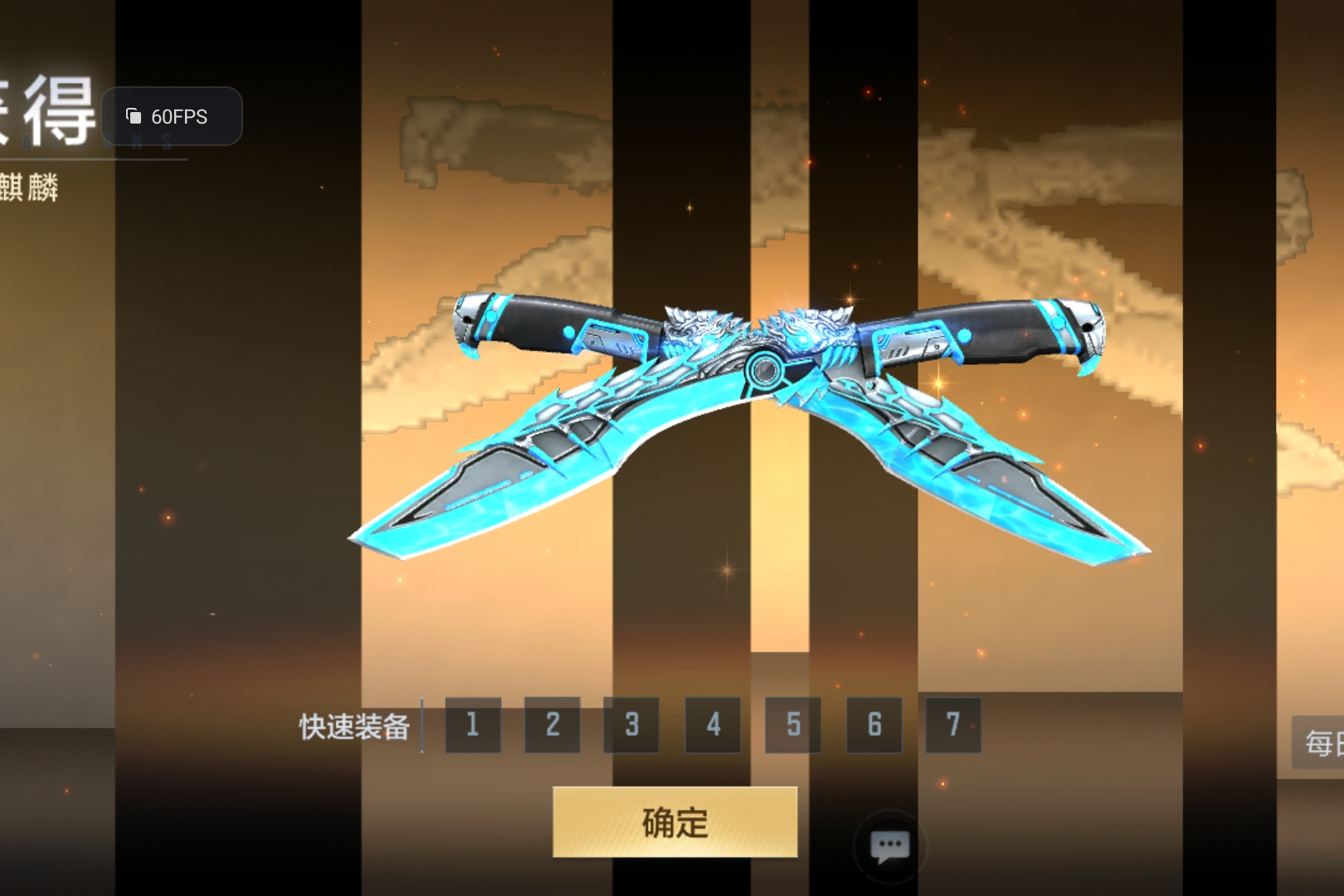Quick-equip to loadout slot 7
The width and height of the screenshot is (1344, 896).
tap(953, 725)
